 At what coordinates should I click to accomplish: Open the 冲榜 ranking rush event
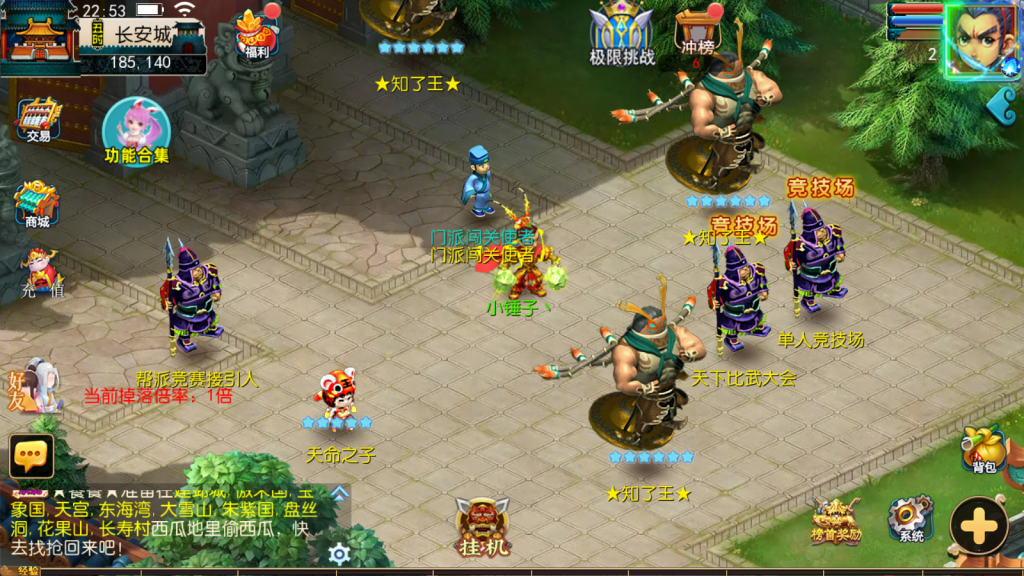click(x=697, y=33)
